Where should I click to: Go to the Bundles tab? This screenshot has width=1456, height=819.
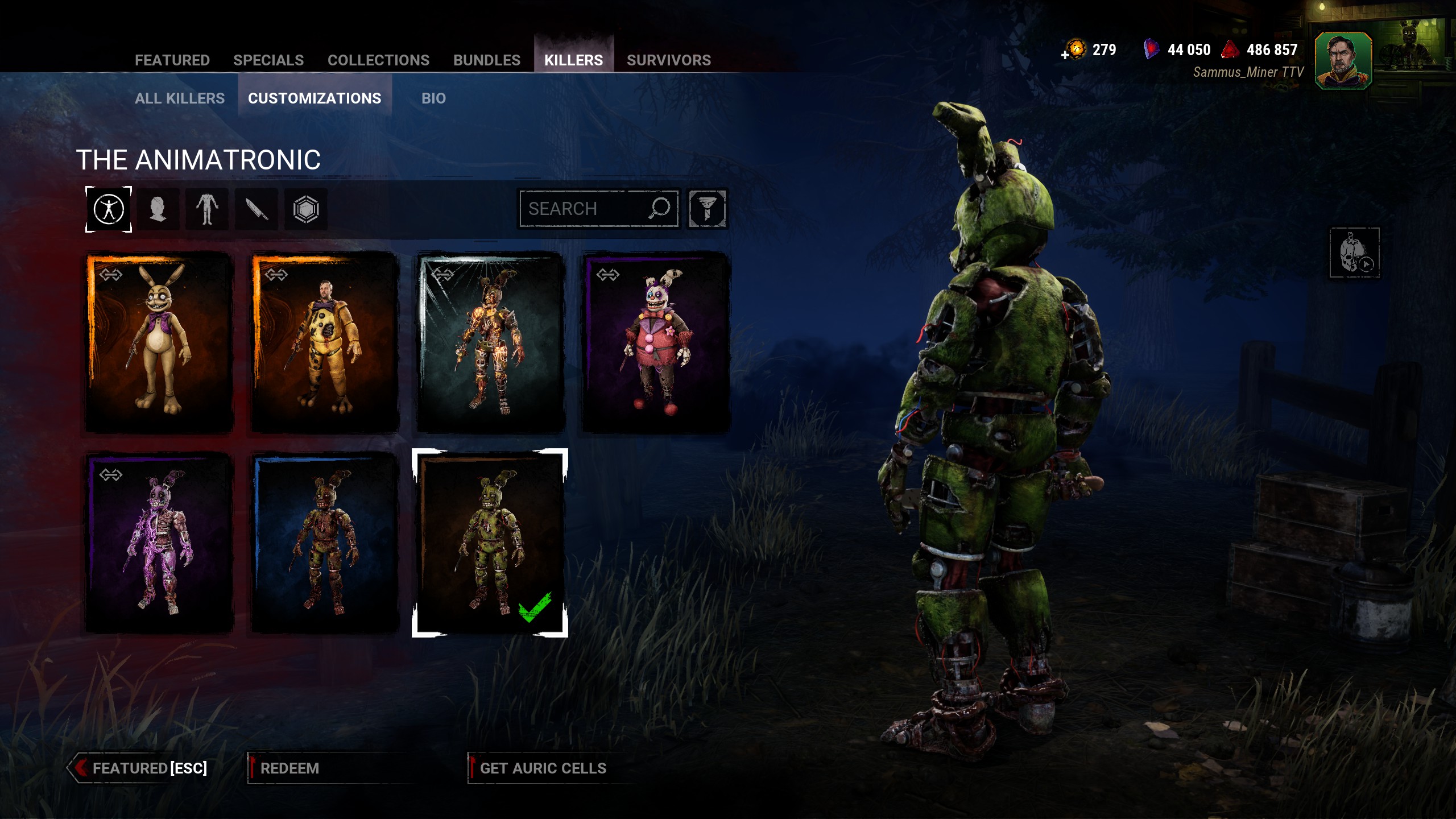[x=486, y=60]
